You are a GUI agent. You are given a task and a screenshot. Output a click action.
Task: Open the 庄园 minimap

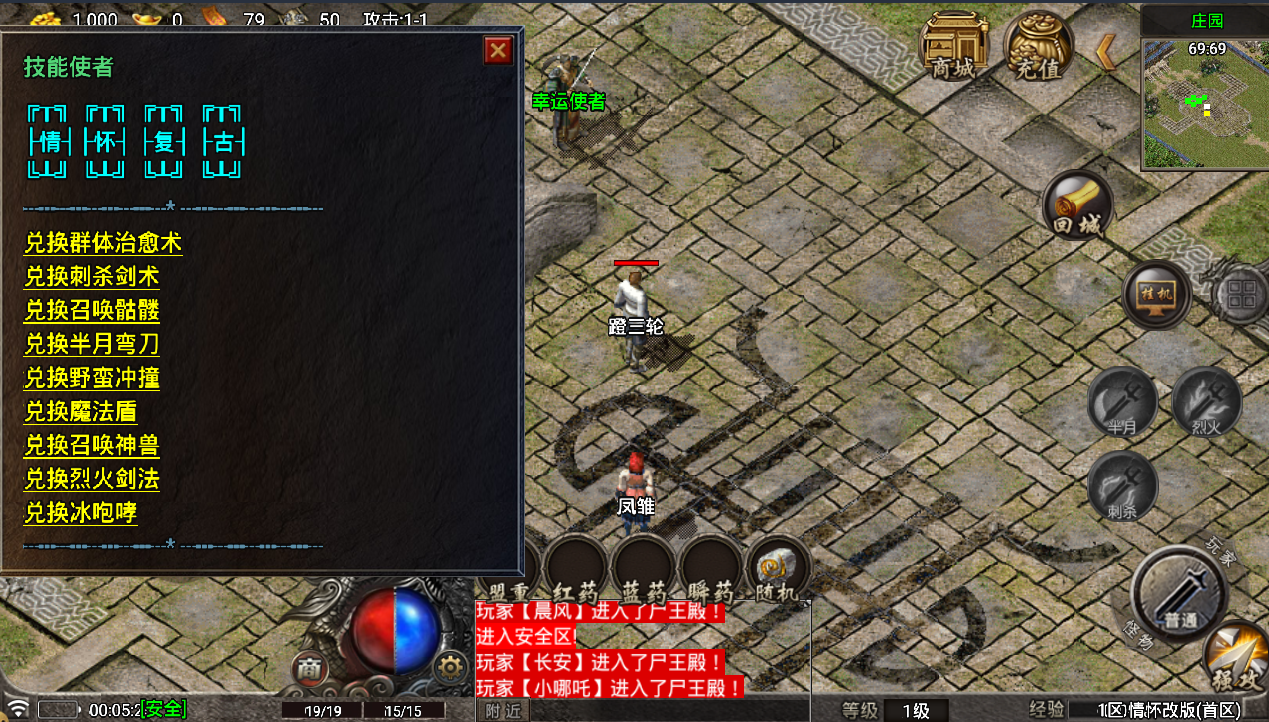[x=1204, y=102]
